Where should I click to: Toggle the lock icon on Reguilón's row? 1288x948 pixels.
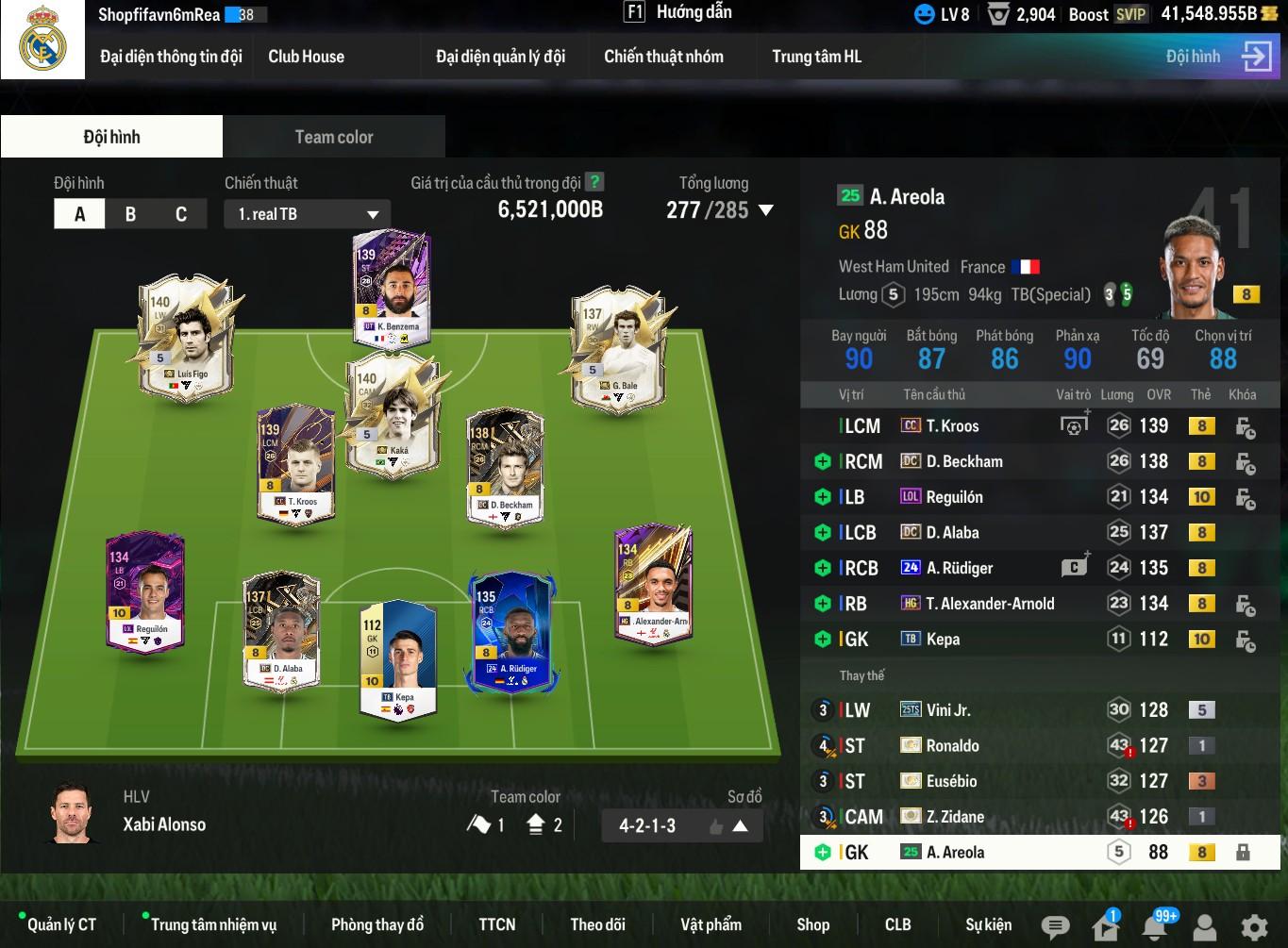(x=1245, y=498)
